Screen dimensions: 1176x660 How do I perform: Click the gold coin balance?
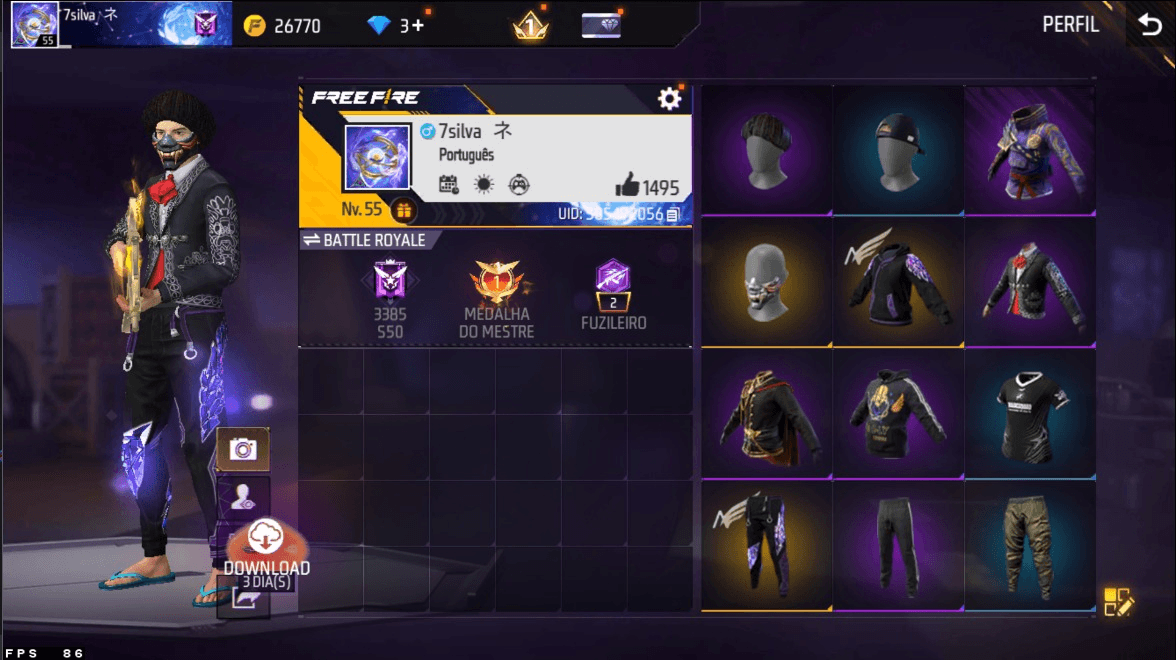283,26
